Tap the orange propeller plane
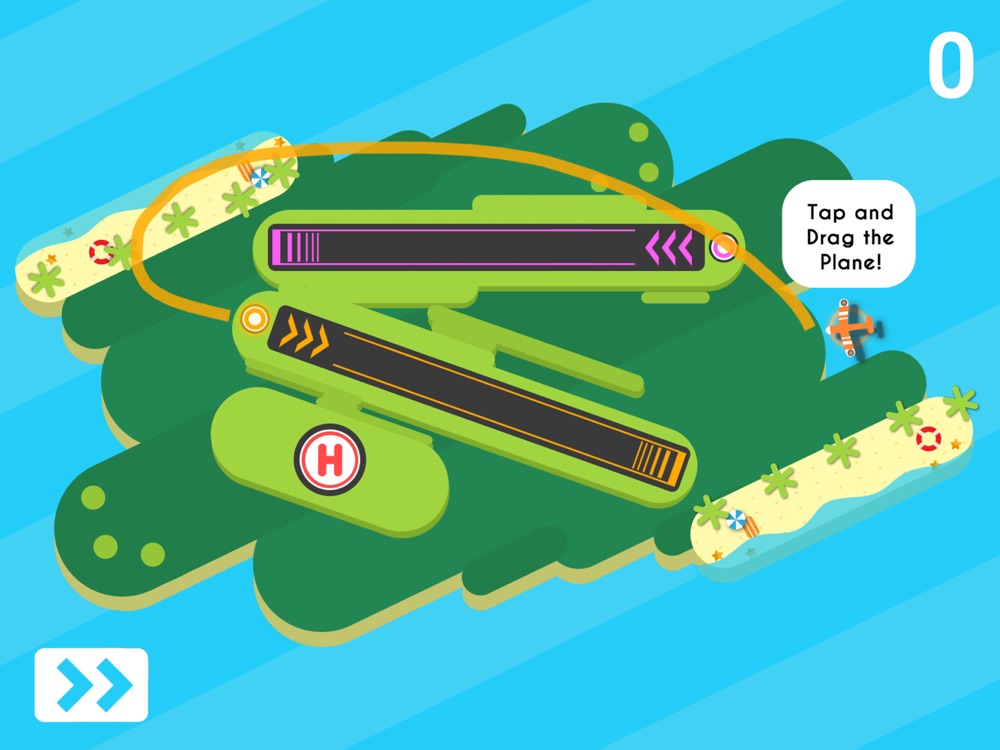This screenshot has height=750, width=1000. coord(853,325)
